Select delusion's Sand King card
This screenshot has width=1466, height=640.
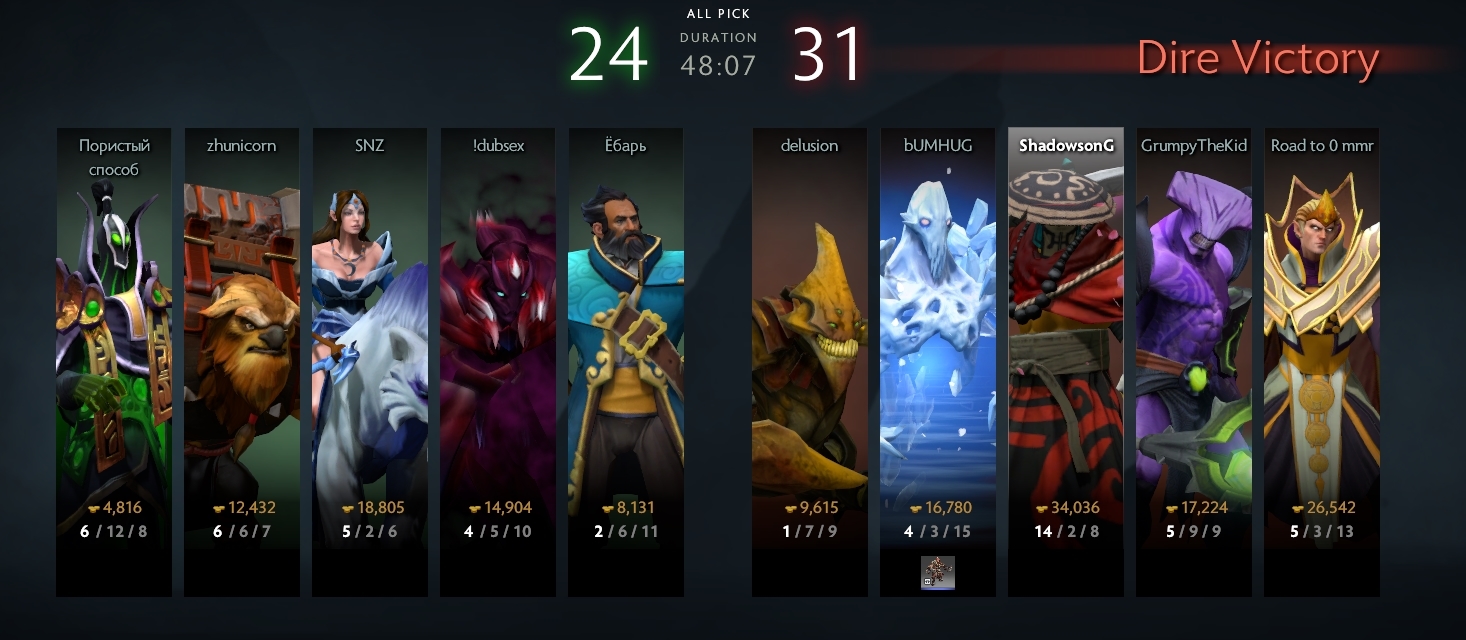coord(809,340)
